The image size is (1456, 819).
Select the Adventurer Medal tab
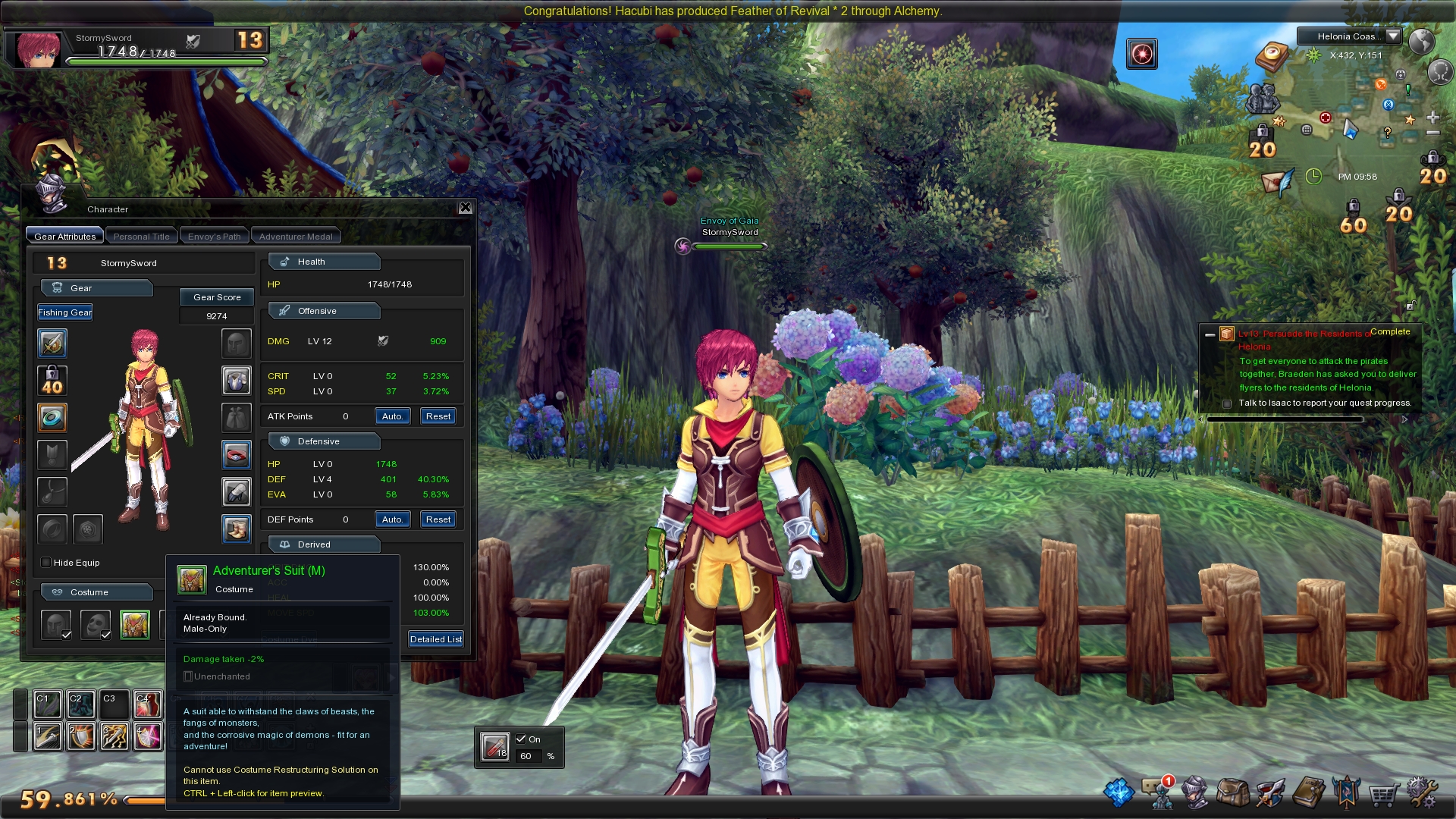coord(296,237)
